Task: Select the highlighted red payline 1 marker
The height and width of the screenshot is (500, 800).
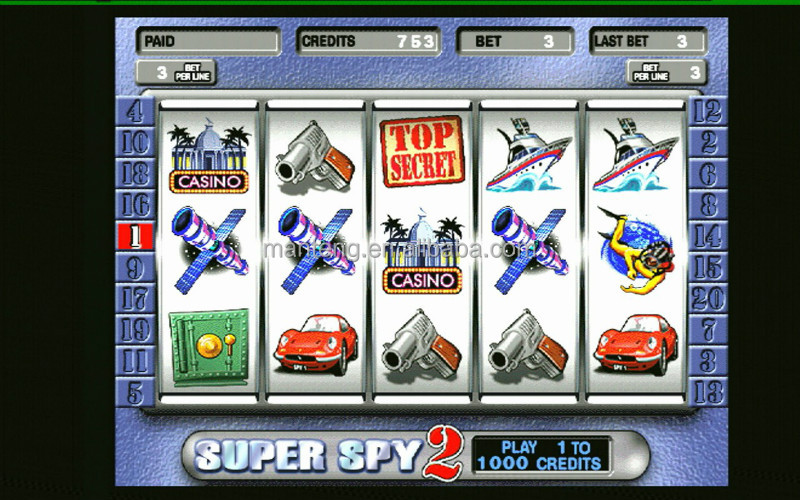Action: [135, 236]
